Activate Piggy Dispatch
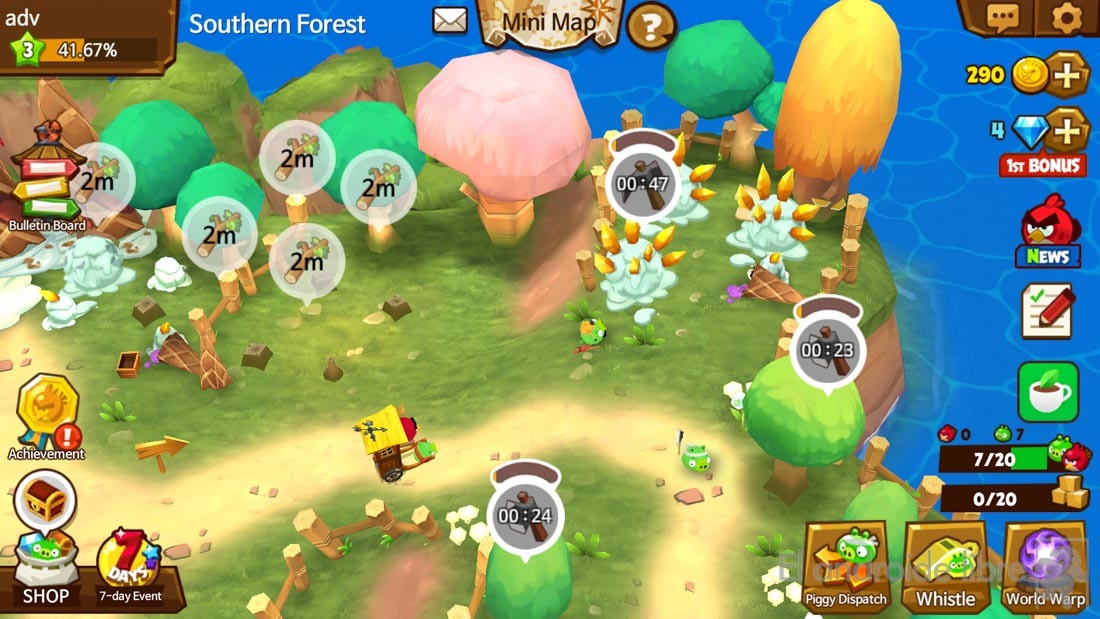1100x619 pixels. click(x=846, y=565)
